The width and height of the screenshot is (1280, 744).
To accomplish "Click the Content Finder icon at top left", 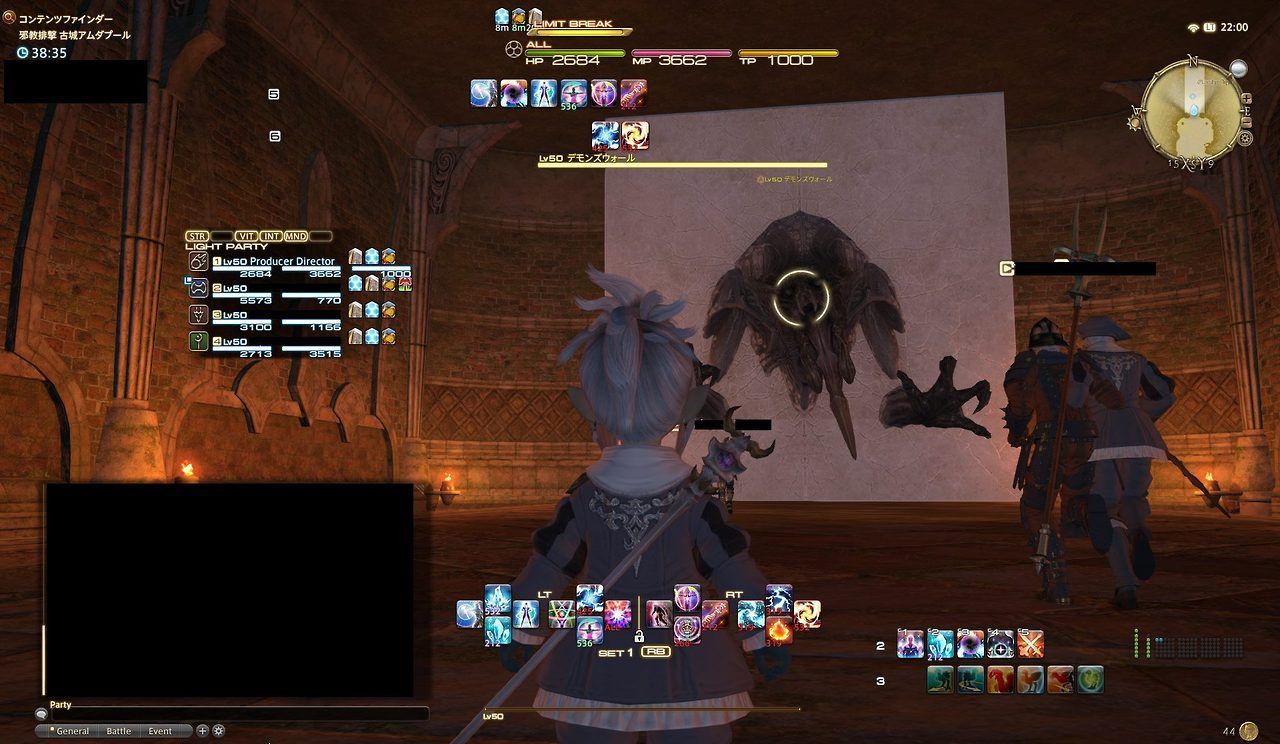I will tap(8, 17).
